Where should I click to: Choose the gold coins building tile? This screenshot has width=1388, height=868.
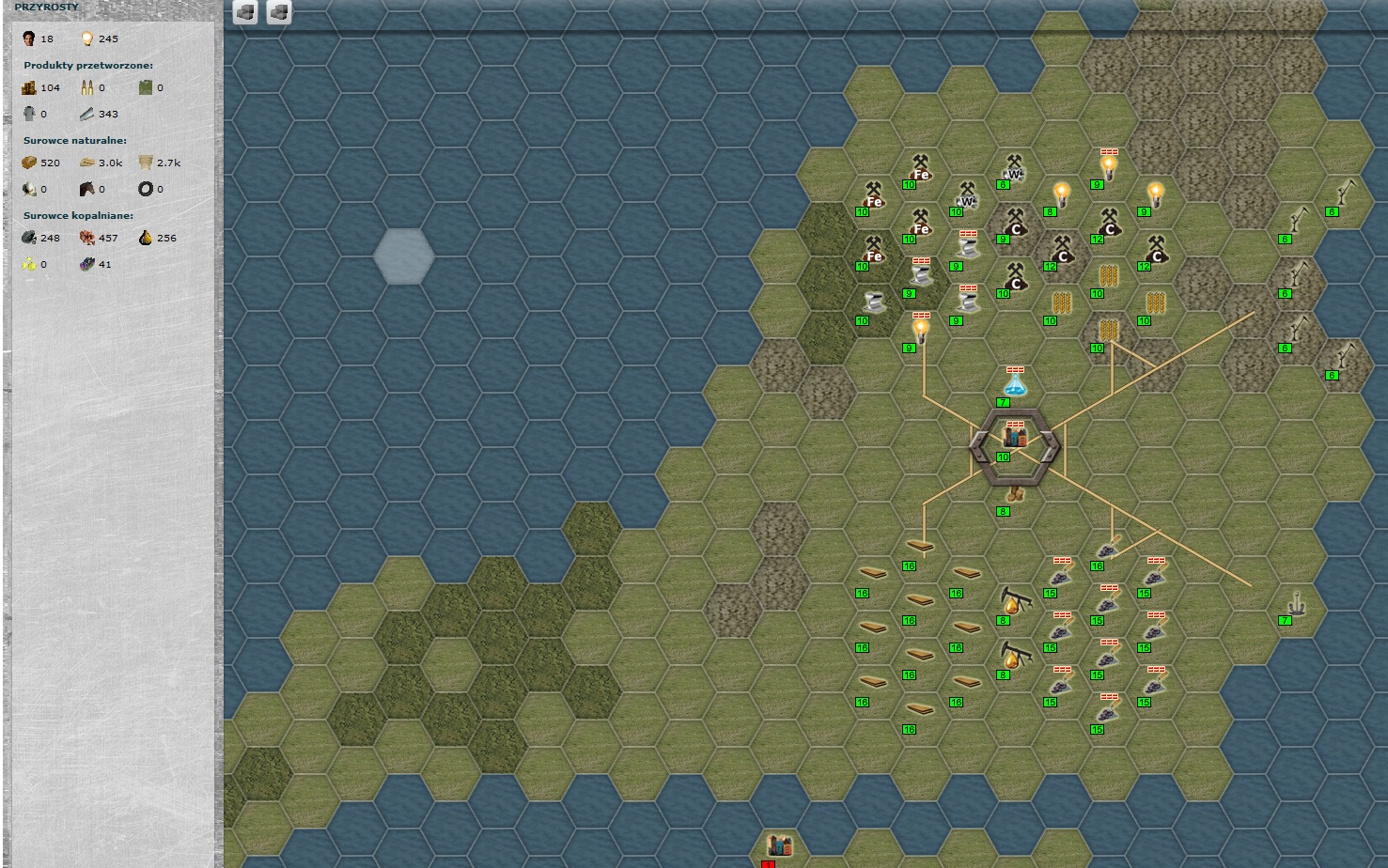[x=1014, y=494]
